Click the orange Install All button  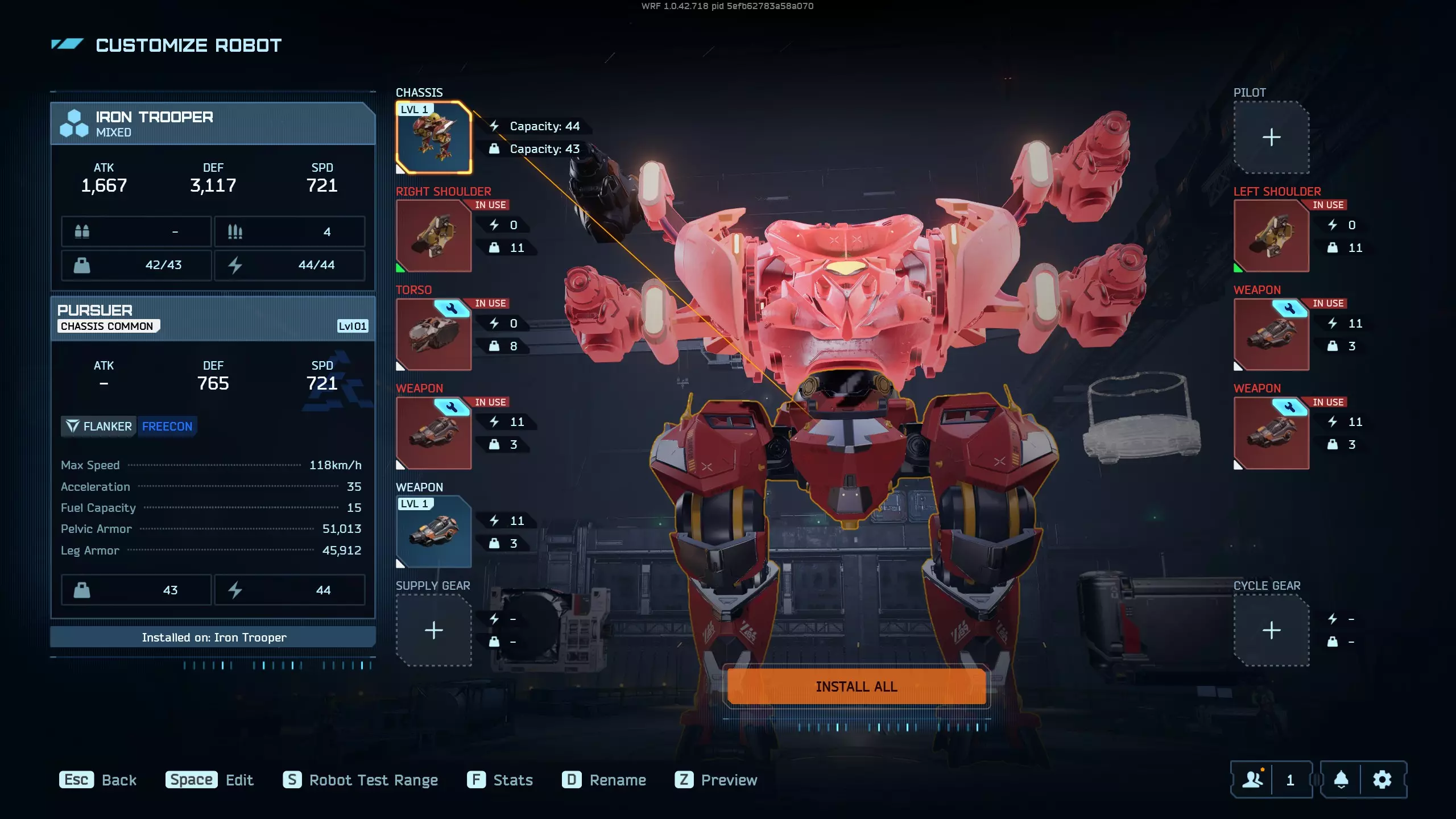coord(856,686)
